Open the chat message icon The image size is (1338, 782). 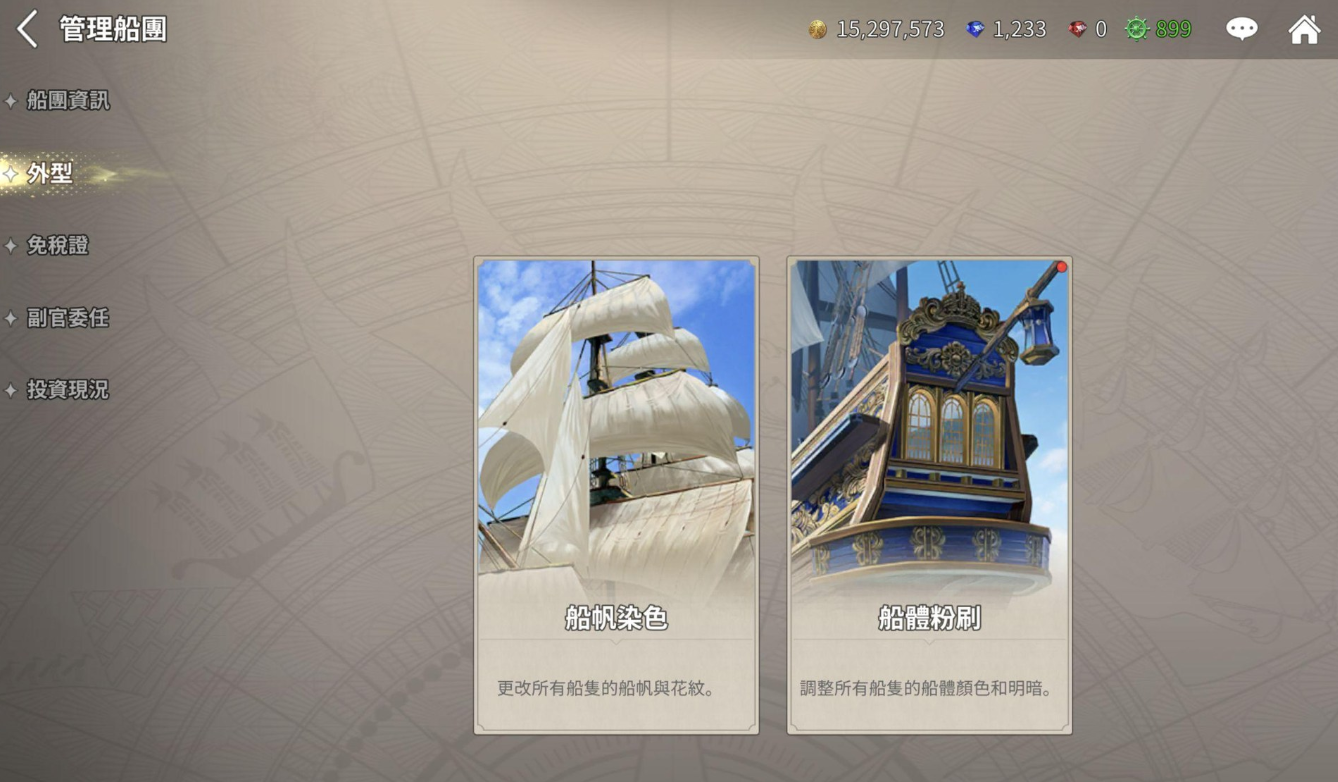(x=1241, y=29)
